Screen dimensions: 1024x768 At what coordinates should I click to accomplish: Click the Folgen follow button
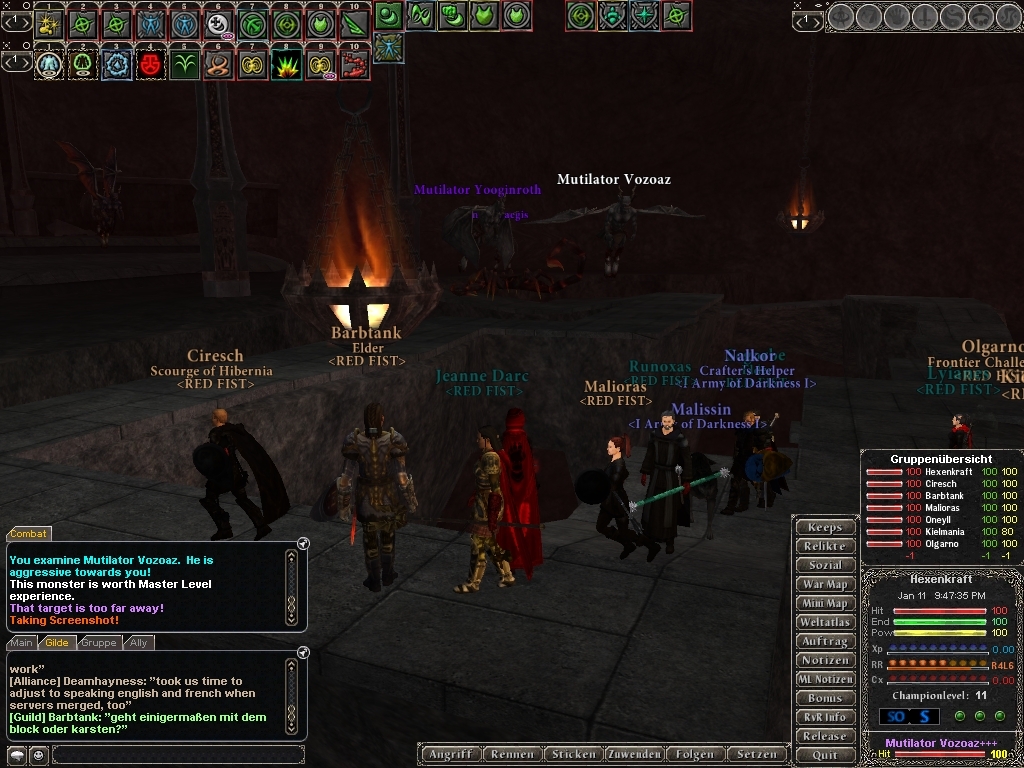tap(695, 754)
